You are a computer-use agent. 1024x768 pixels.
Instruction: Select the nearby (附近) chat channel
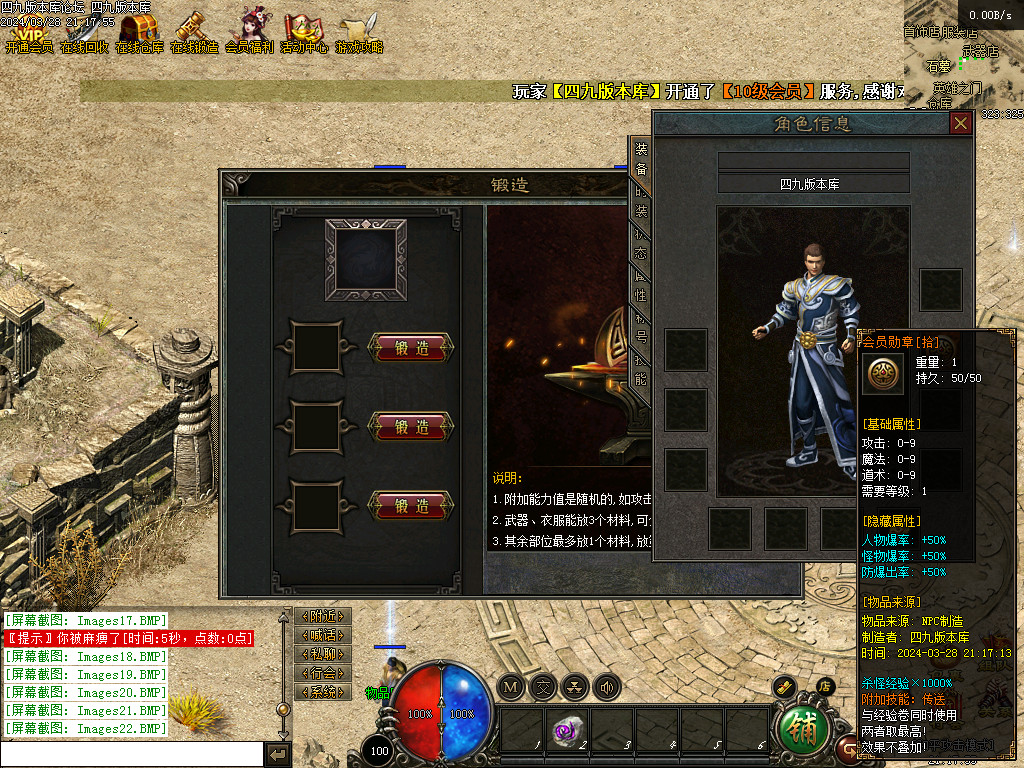pos(323,616)
